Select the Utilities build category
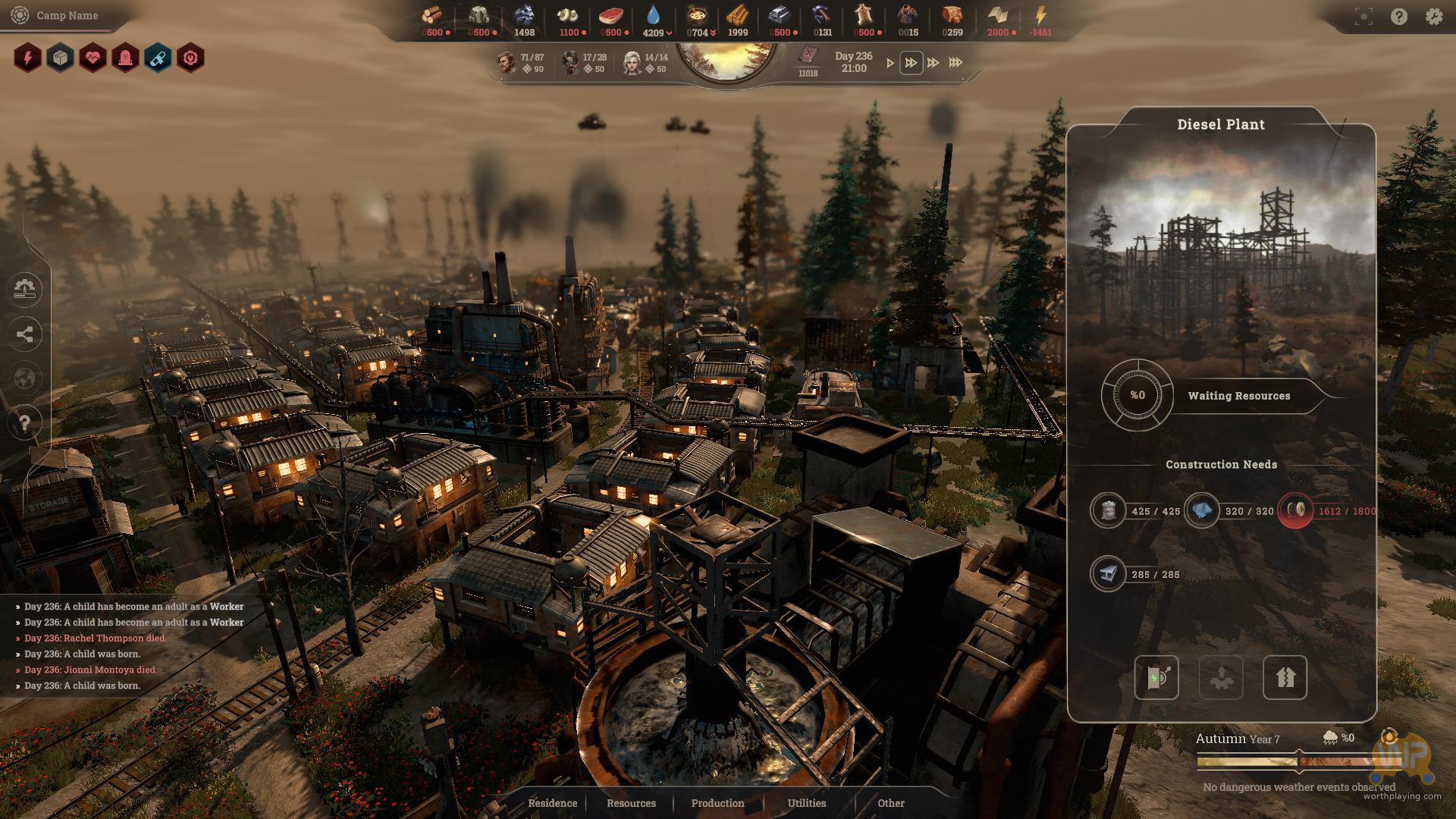The image size is (1456, 819). pos(806,803)
